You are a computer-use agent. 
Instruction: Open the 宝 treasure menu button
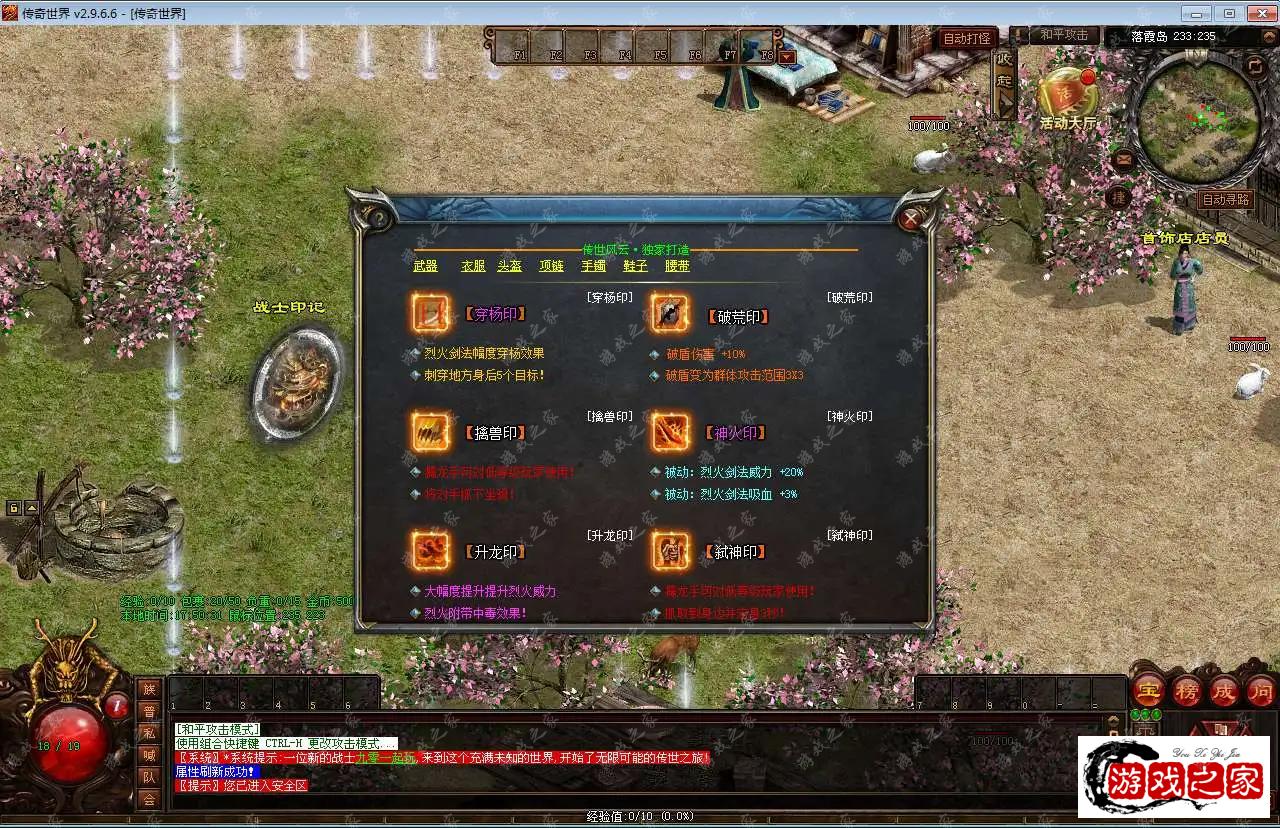[1147, 691]
